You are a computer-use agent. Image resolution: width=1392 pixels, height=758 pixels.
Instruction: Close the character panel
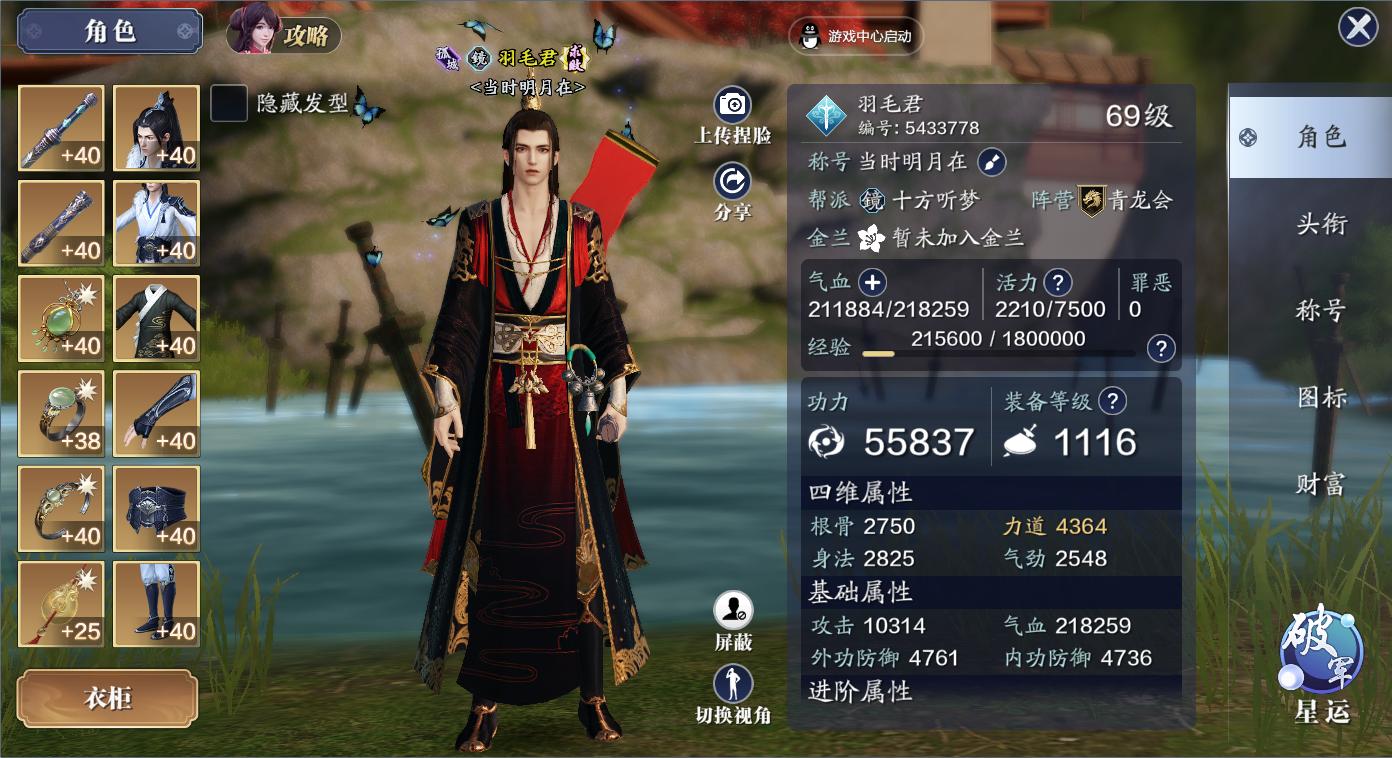click(x=1358, y=27)
